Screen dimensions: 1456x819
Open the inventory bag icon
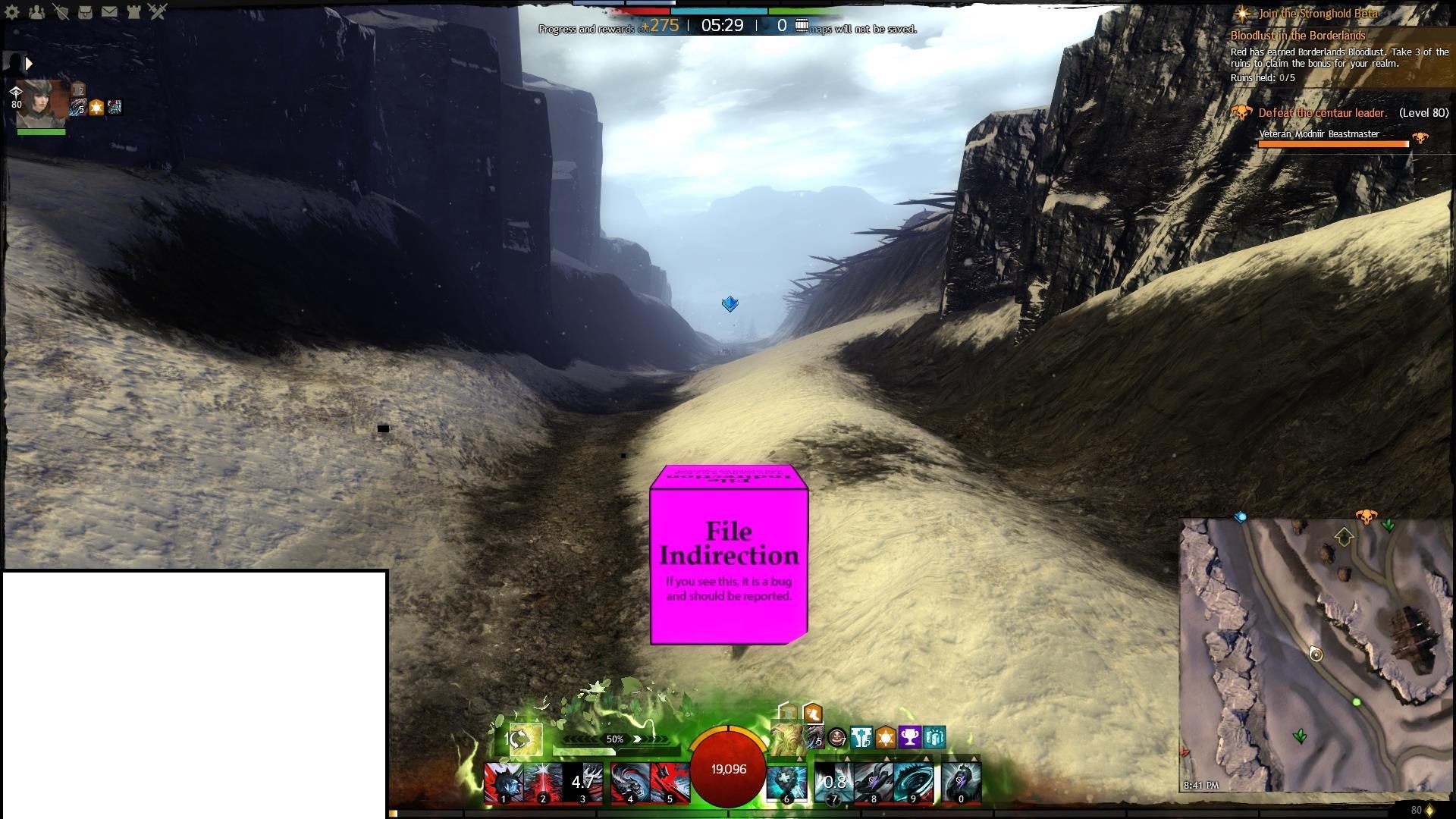[x=85, y=11]
